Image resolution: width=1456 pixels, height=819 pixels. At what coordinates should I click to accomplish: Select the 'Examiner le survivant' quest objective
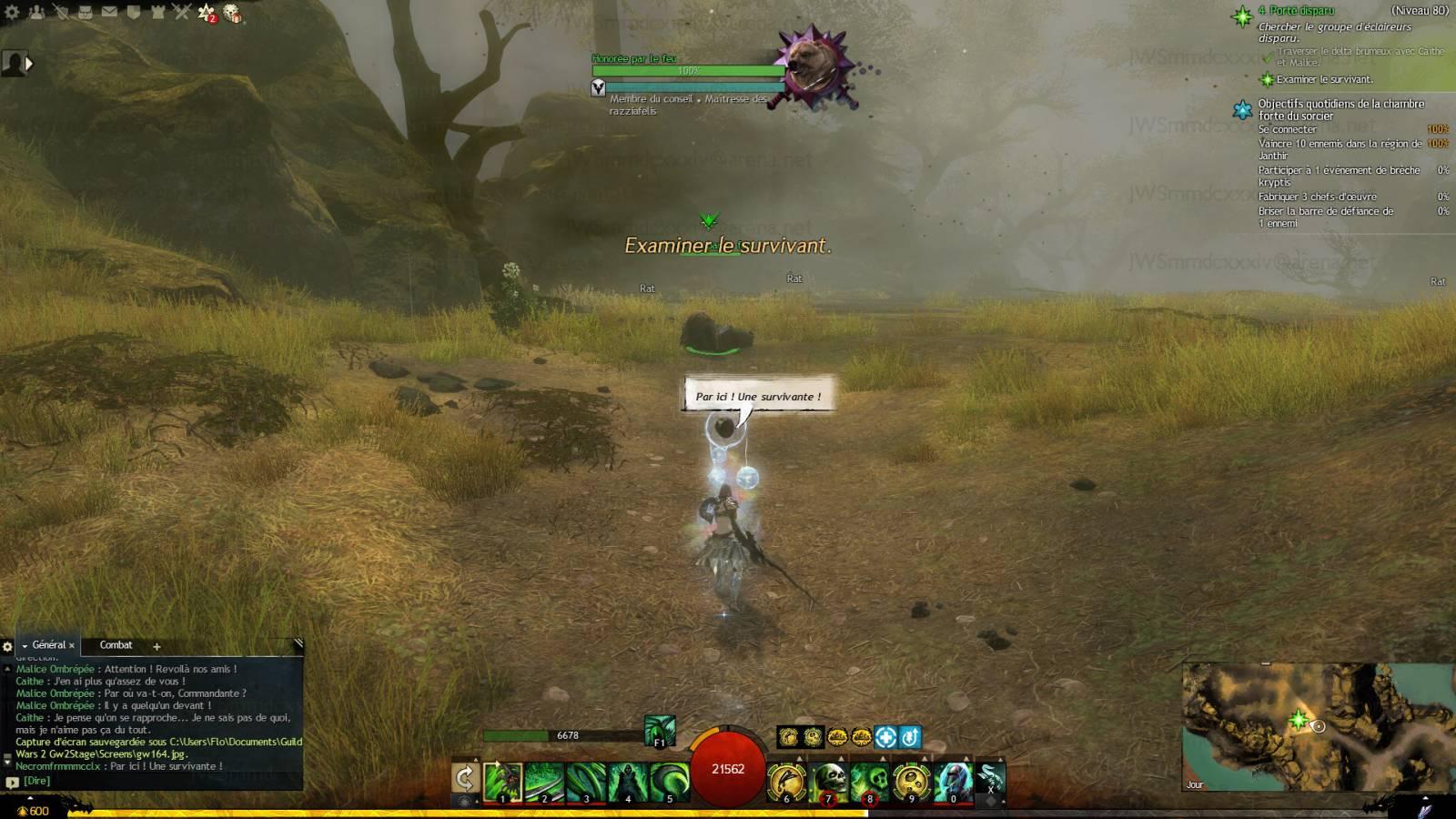tap(1324, 79)
